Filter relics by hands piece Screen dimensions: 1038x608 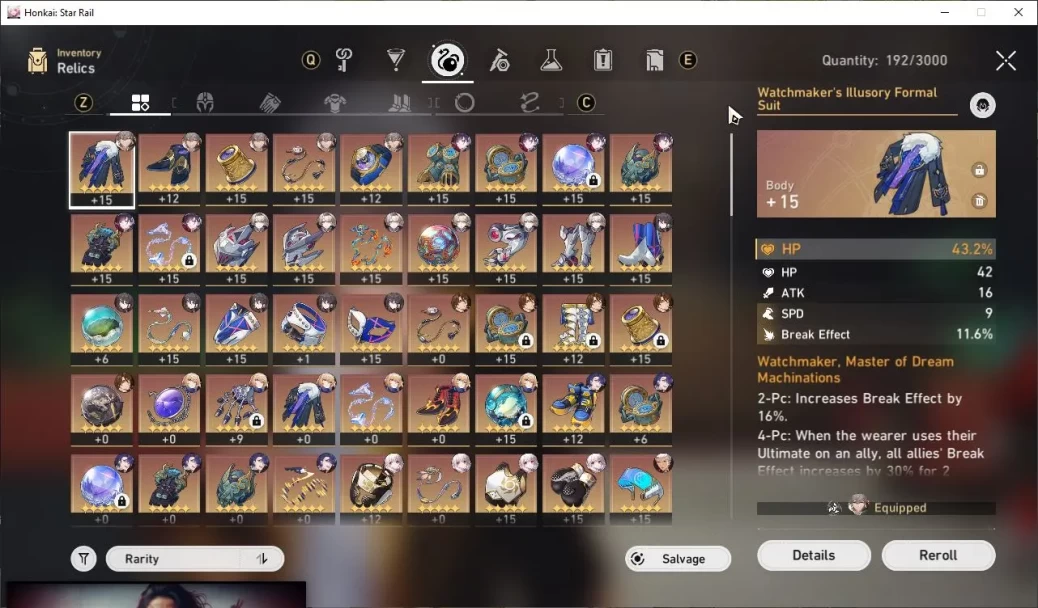coord(270,103)
